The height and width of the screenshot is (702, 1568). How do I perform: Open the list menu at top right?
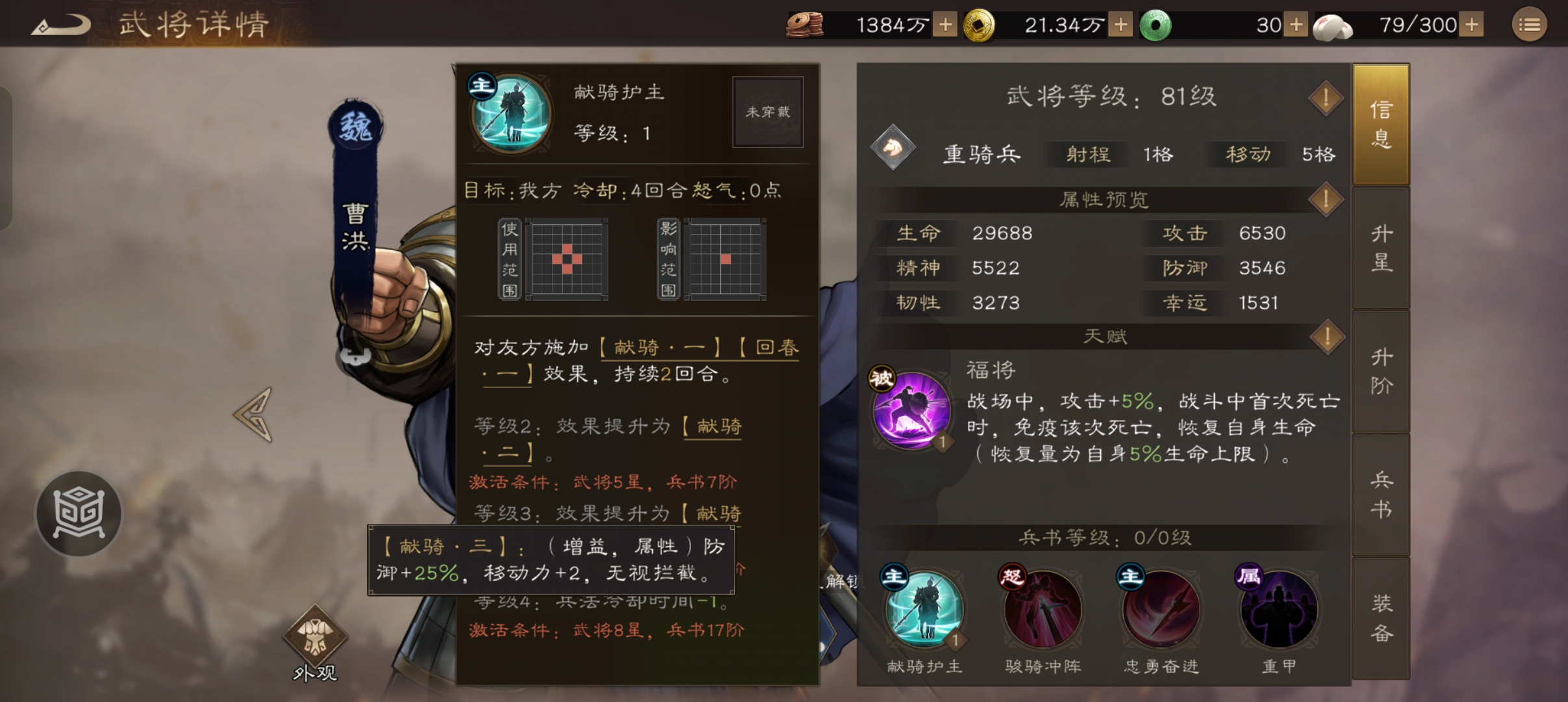pyautogui.click(x=1530, y=24)
